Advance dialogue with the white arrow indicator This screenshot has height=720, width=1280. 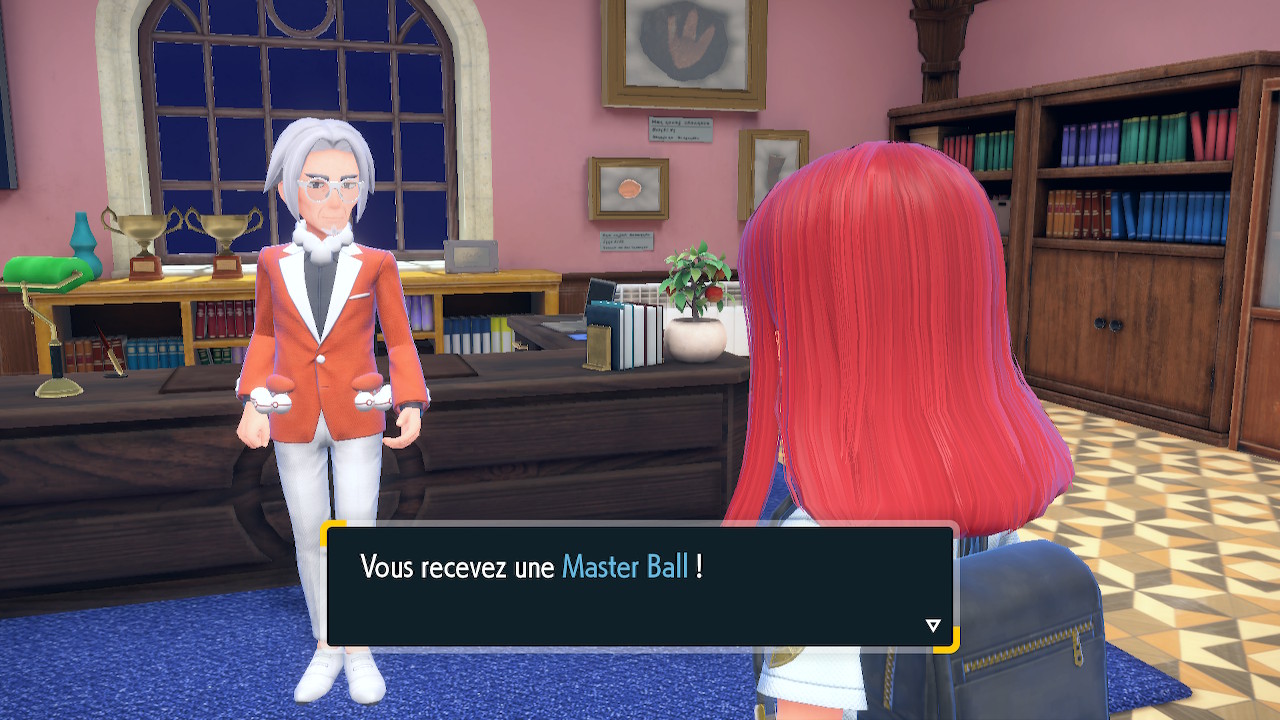coord(933,626)
